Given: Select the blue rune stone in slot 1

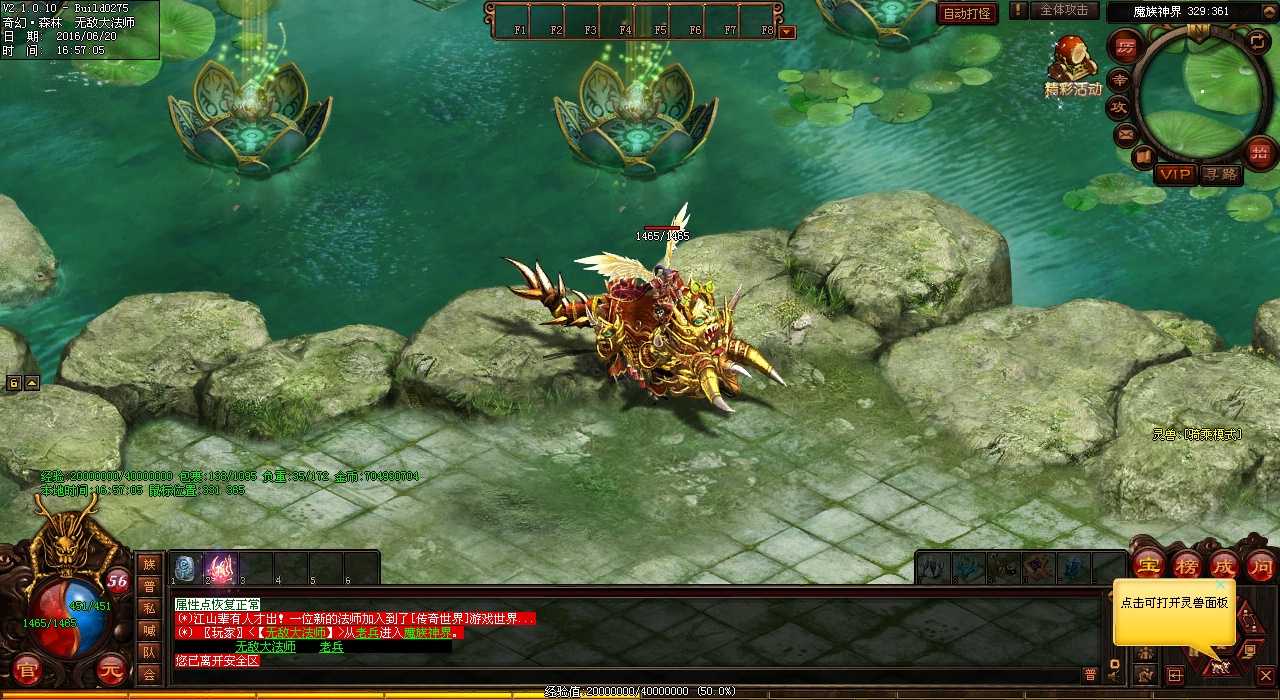Looking at the screenshot, I should pyautogui.click(x=186, y=568).
